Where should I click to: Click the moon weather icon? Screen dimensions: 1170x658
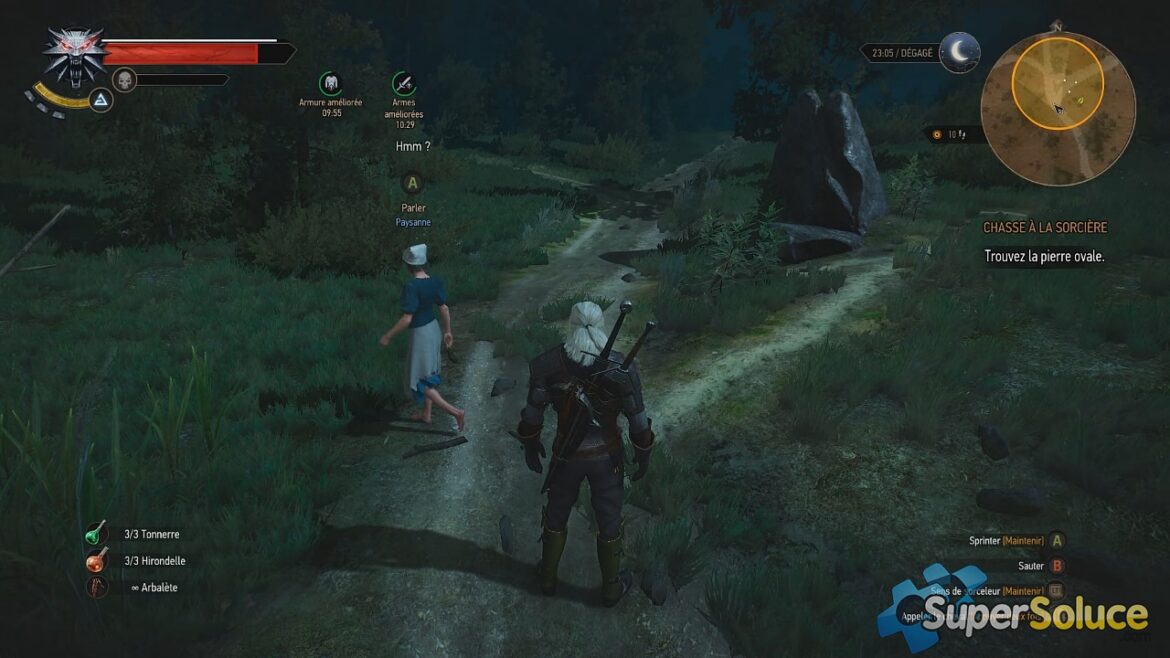click(958, 52)
